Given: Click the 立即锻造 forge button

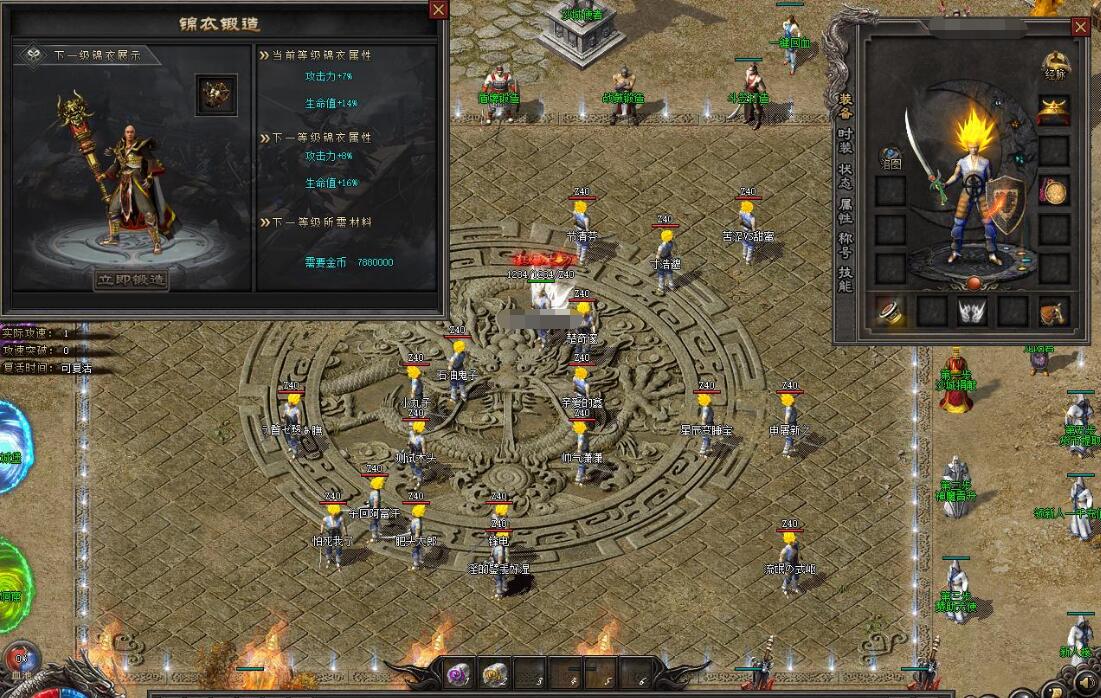Looking at the screenshot, I should point(131,280).
